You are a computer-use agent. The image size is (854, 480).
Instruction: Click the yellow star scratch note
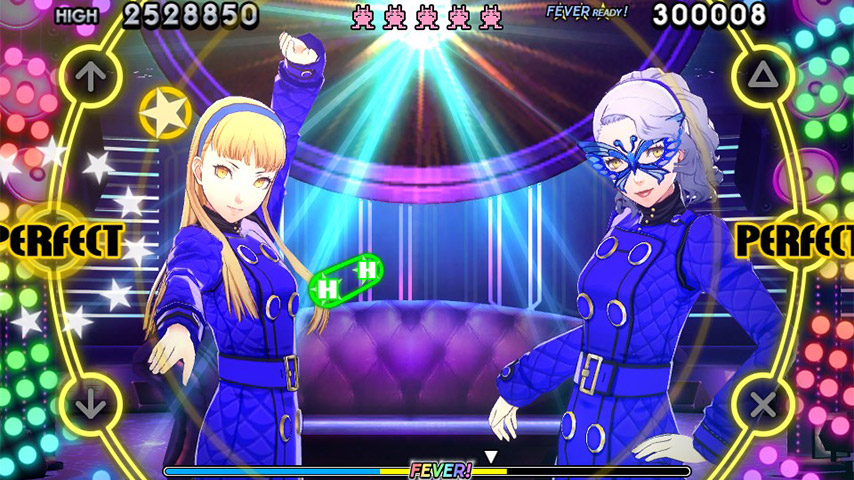pyautogui.click(x=165, y=112)
